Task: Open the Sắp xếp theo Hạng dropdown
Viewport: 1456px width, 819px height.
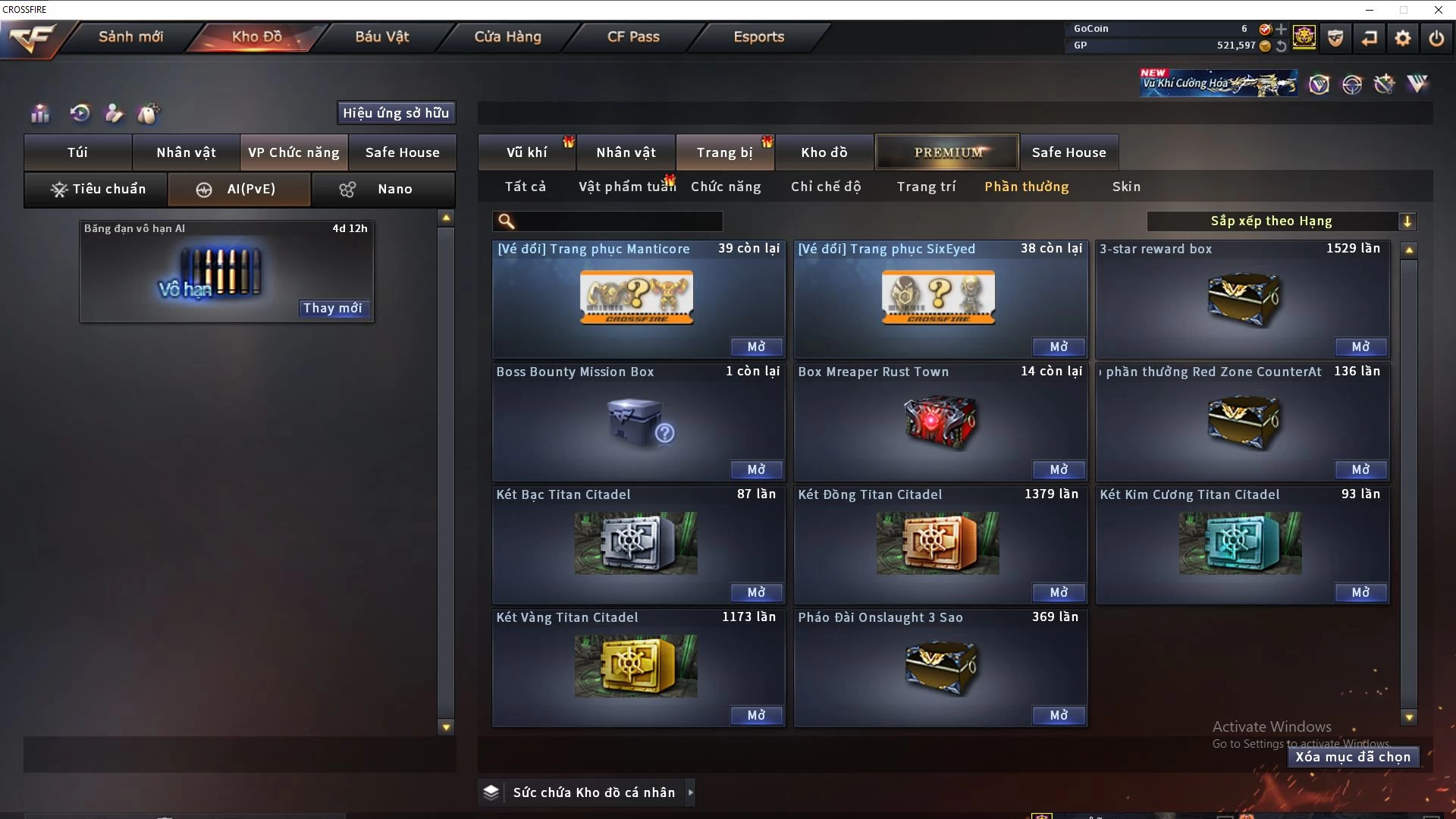Action: [1281, 221]
